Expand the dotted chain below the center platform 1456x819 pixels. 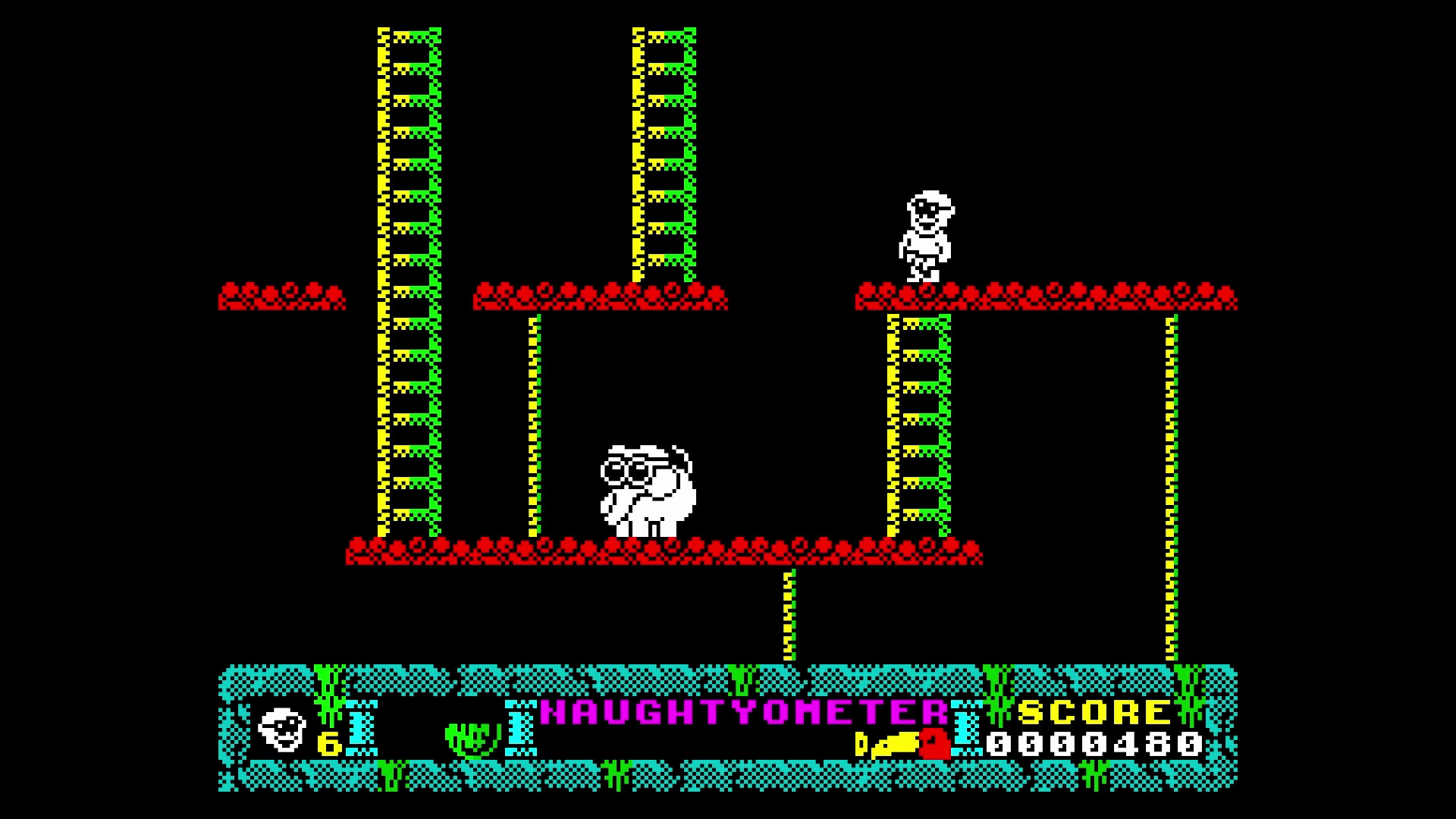click(789, 614)
